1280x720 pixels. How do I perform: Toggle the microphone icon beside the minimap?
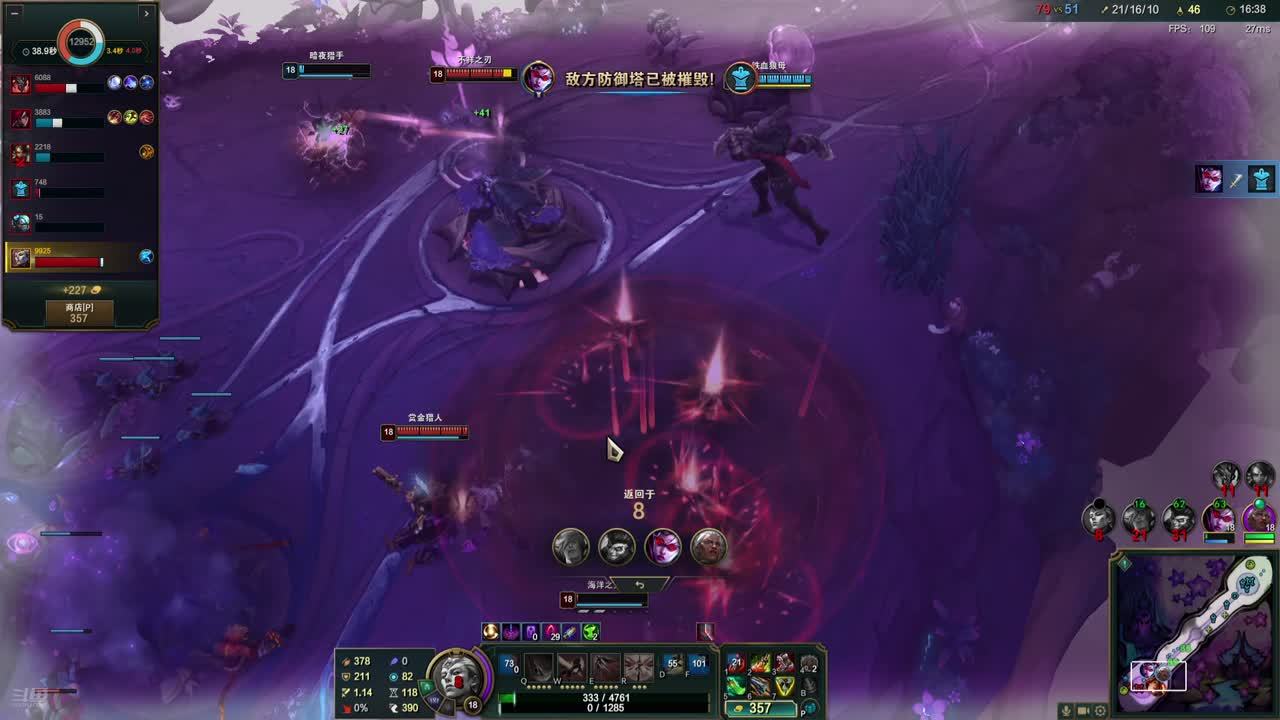pos(1066,710)
